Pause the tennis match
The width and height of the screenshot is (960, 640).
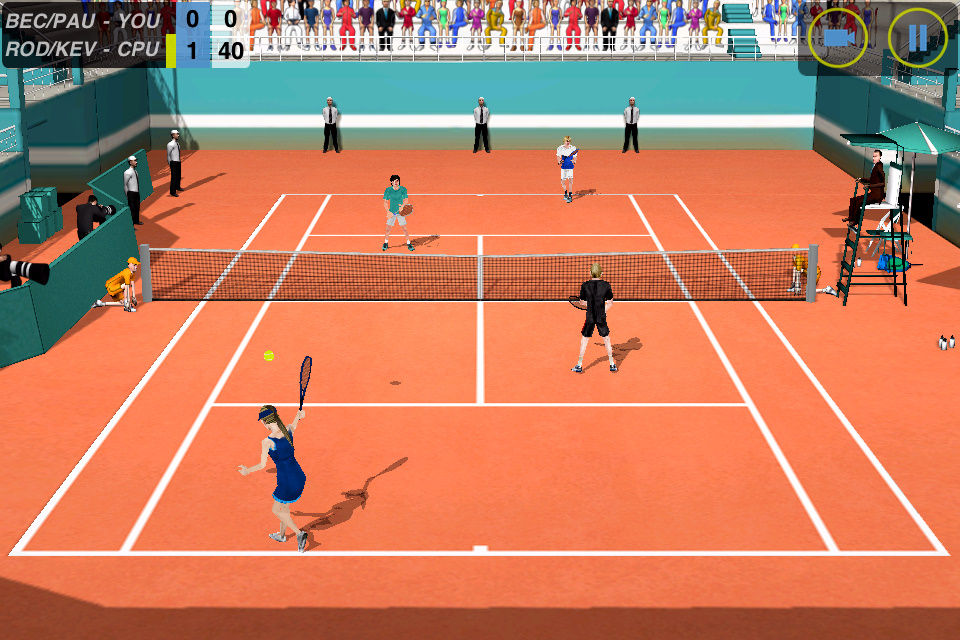point(917,38)
